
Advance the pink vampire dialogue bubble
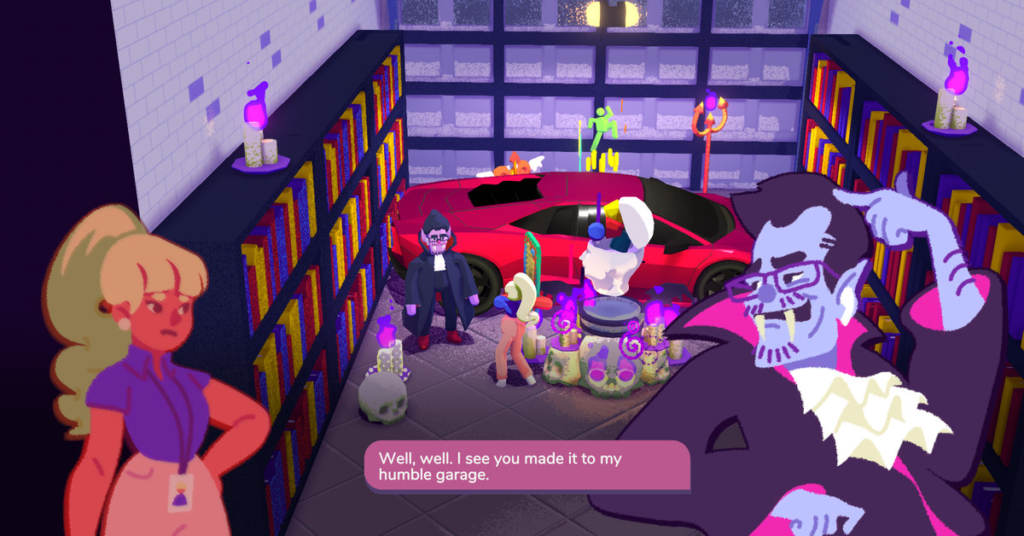tap(527, 466)
